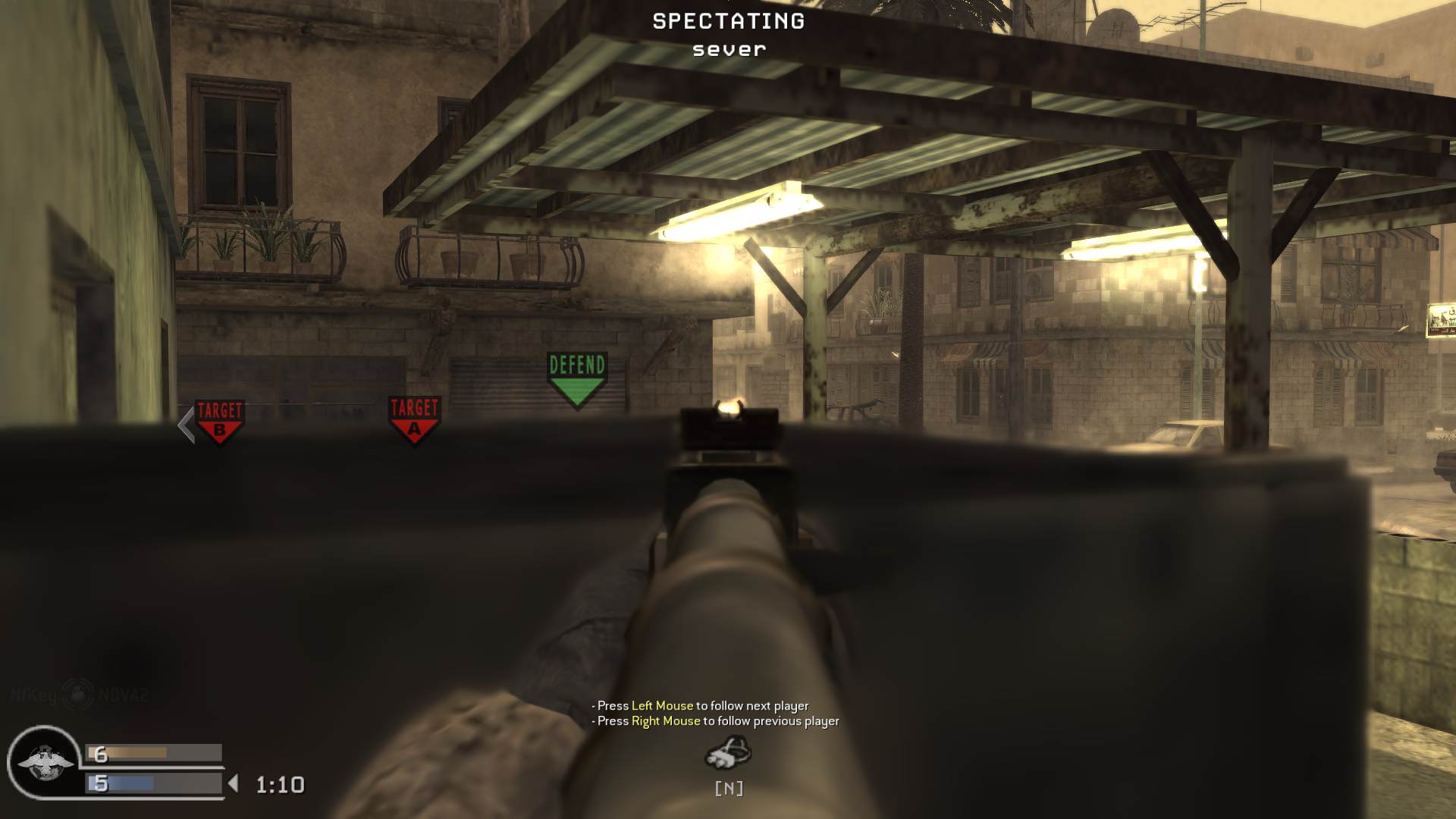Click the pointed tip of the DEFEND marker
Screen dimensions: 1456x819
577,411
